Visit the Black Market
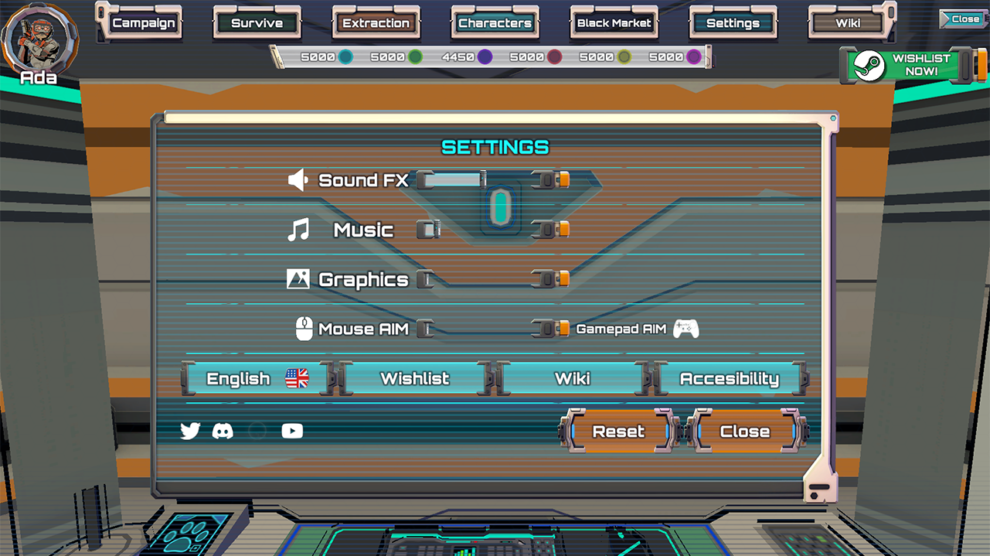This screenshot has height=556, width=990. 614,23
